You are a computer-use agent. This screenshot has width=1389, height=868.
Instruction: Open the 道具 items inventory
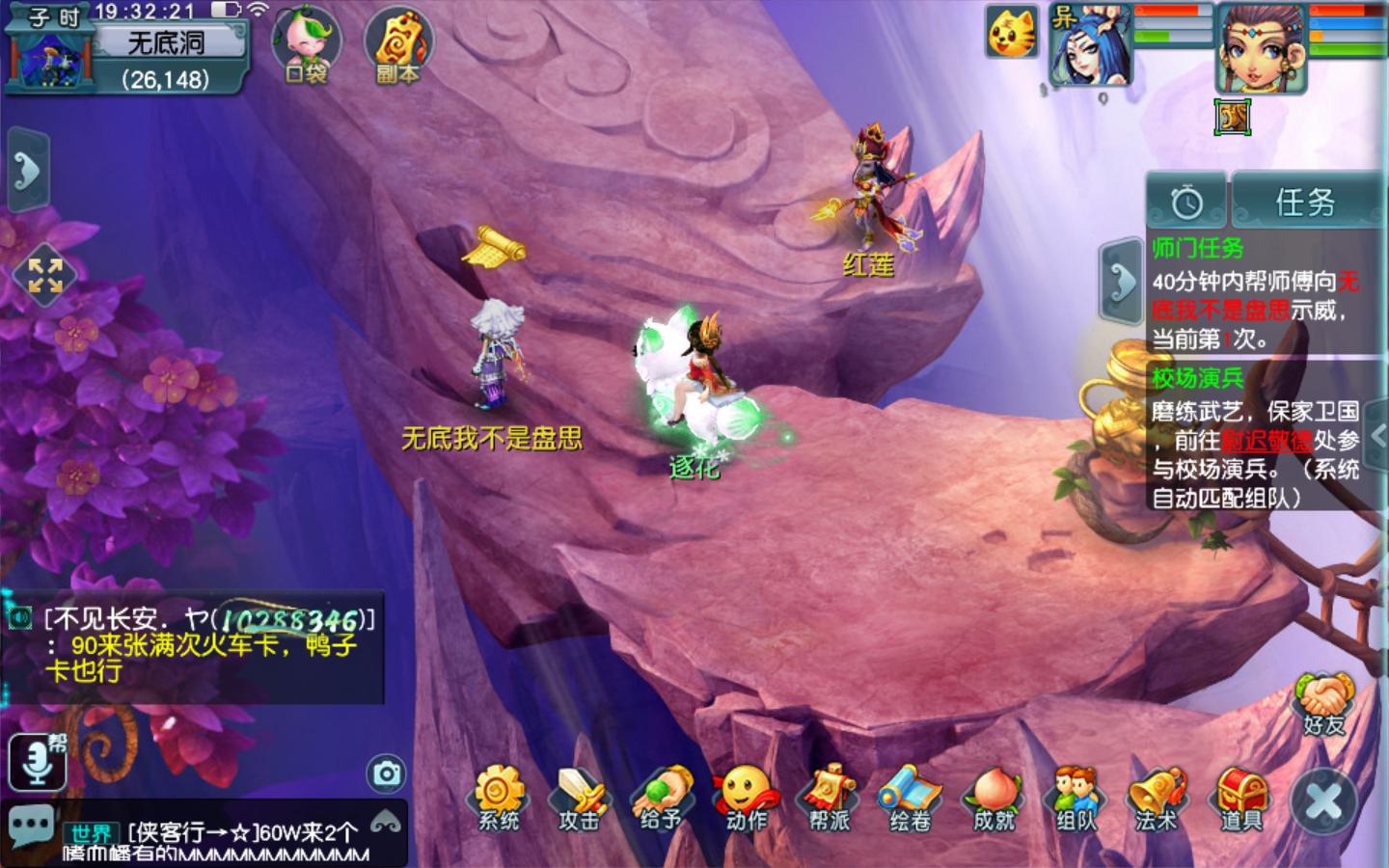1240,797
